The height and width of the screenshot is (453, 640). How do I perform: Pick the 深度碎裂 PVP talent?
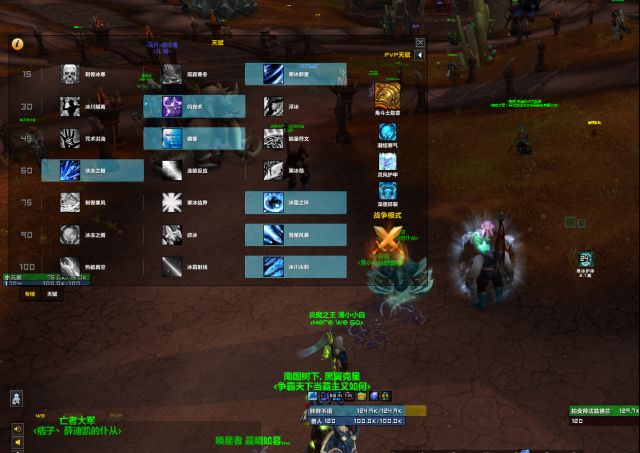pyautogui.click(x=386, y=191)
